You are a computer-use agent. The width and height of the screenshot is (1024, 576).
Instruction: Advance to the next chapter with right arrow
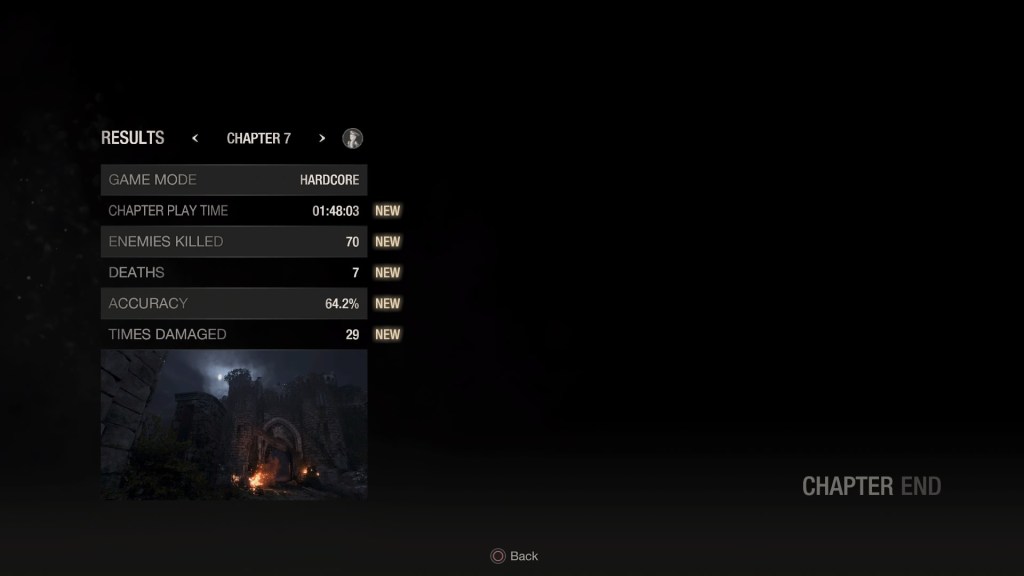[322, 138]
